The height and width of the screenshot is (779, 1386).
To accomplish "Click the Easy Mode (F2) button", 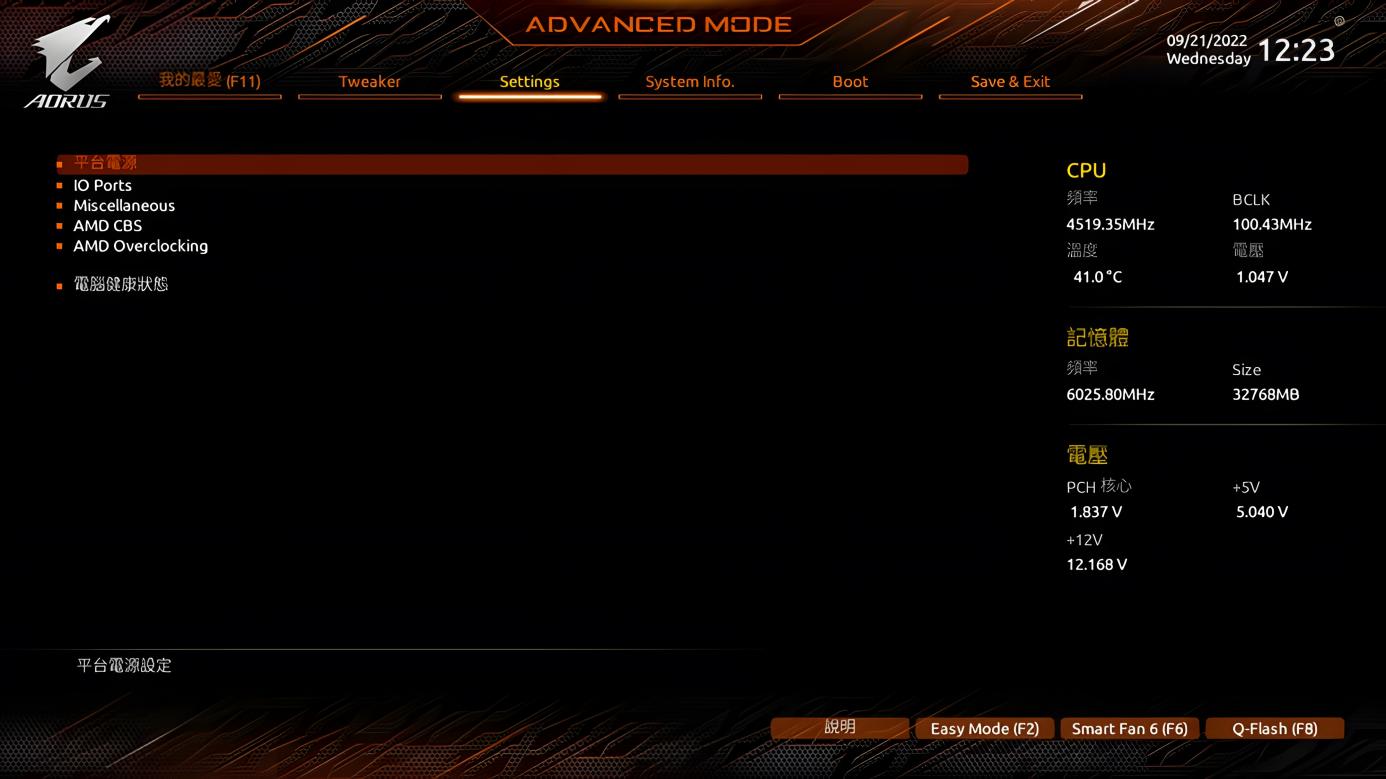I will pos(984,728).
